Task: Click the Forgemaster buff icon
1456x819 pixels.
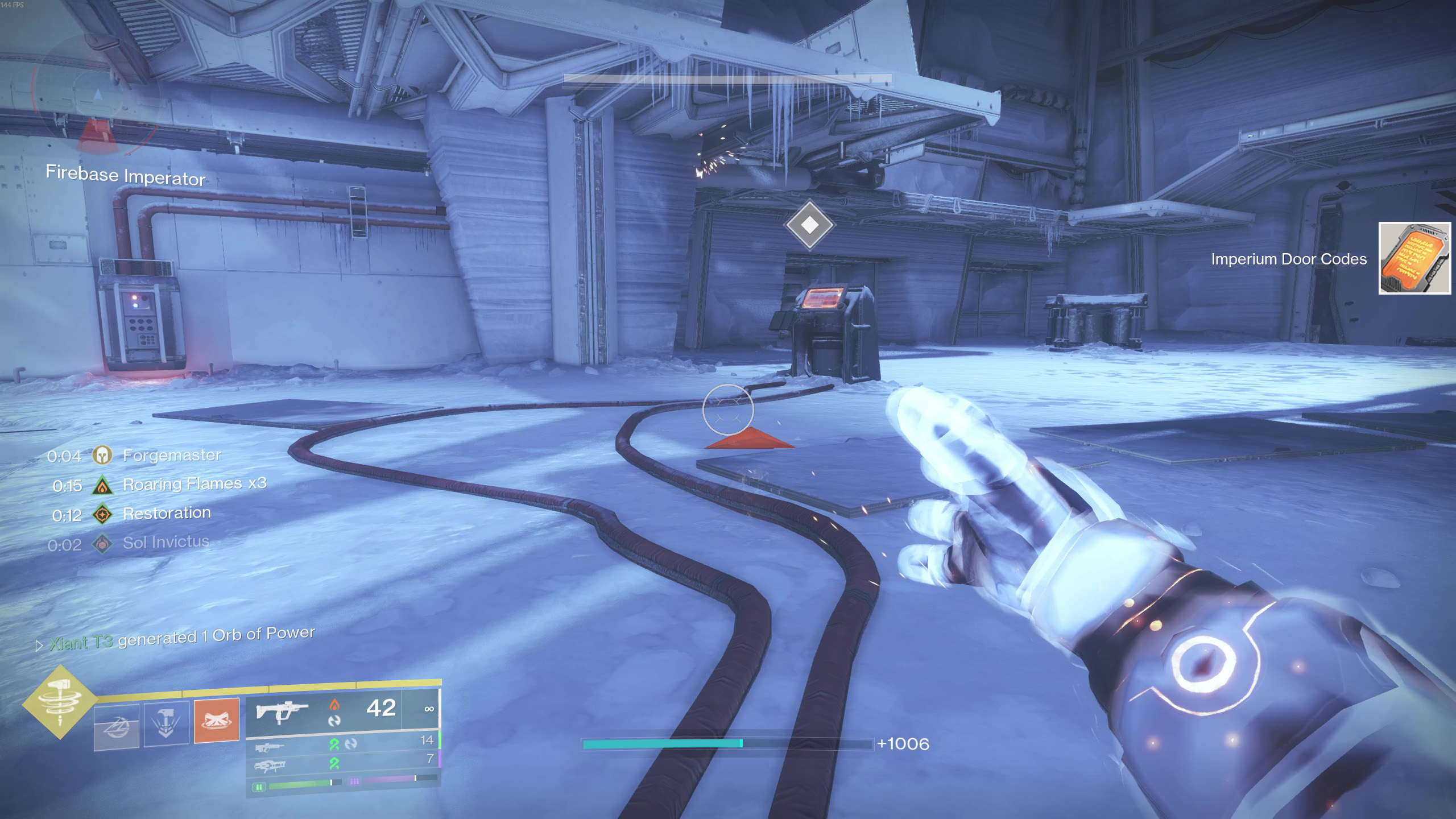Action: (x=102, y=455)
